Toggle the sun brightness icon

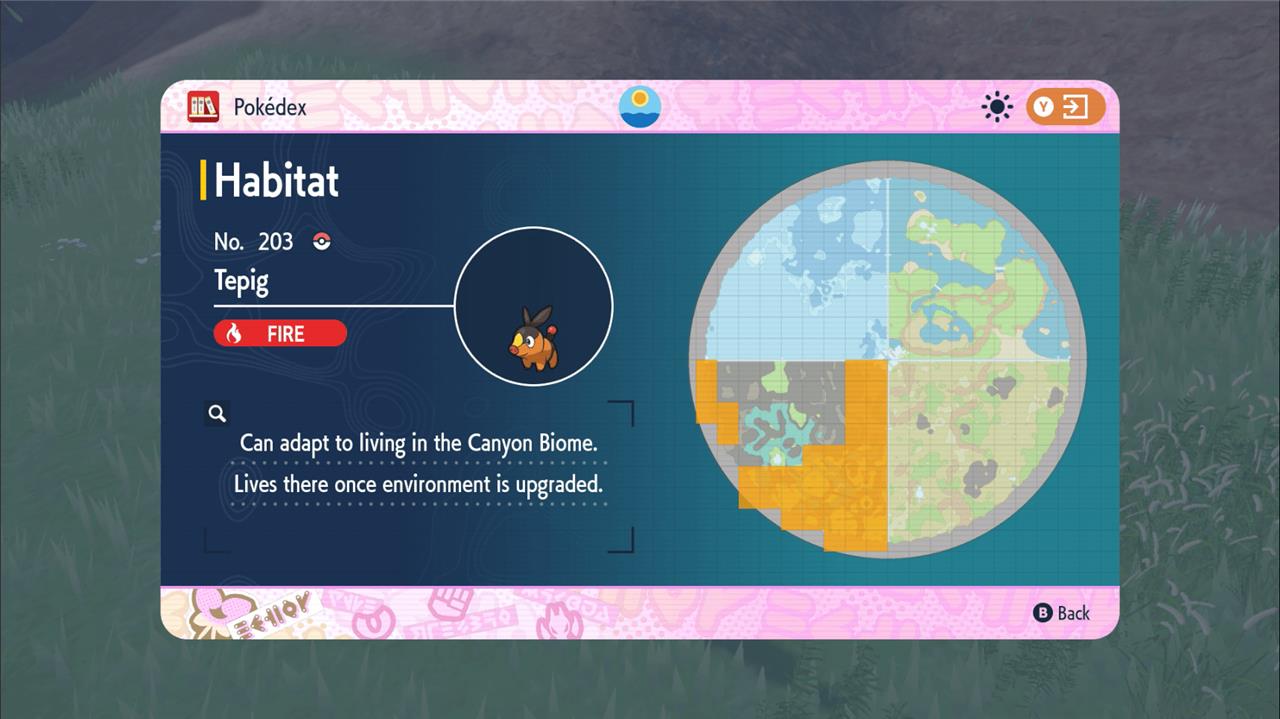997,107
